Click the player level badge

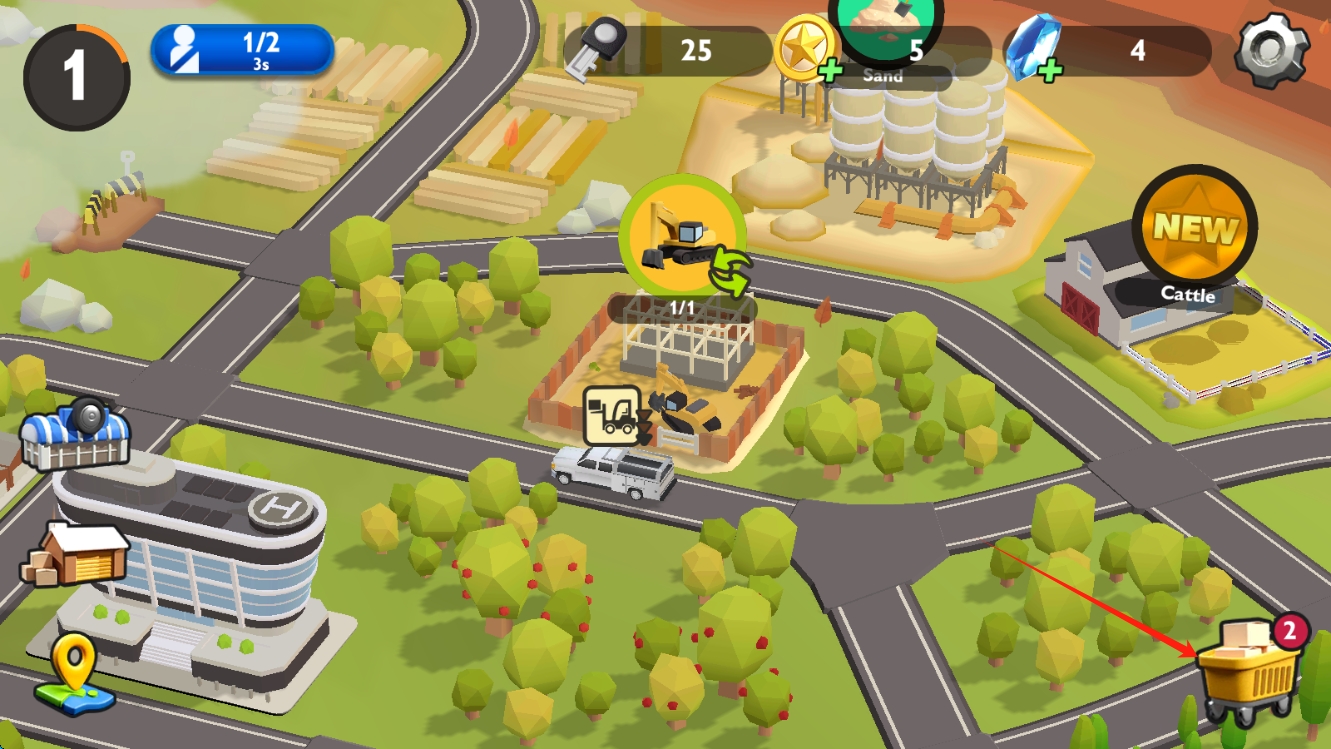click(x=76, y=77)
